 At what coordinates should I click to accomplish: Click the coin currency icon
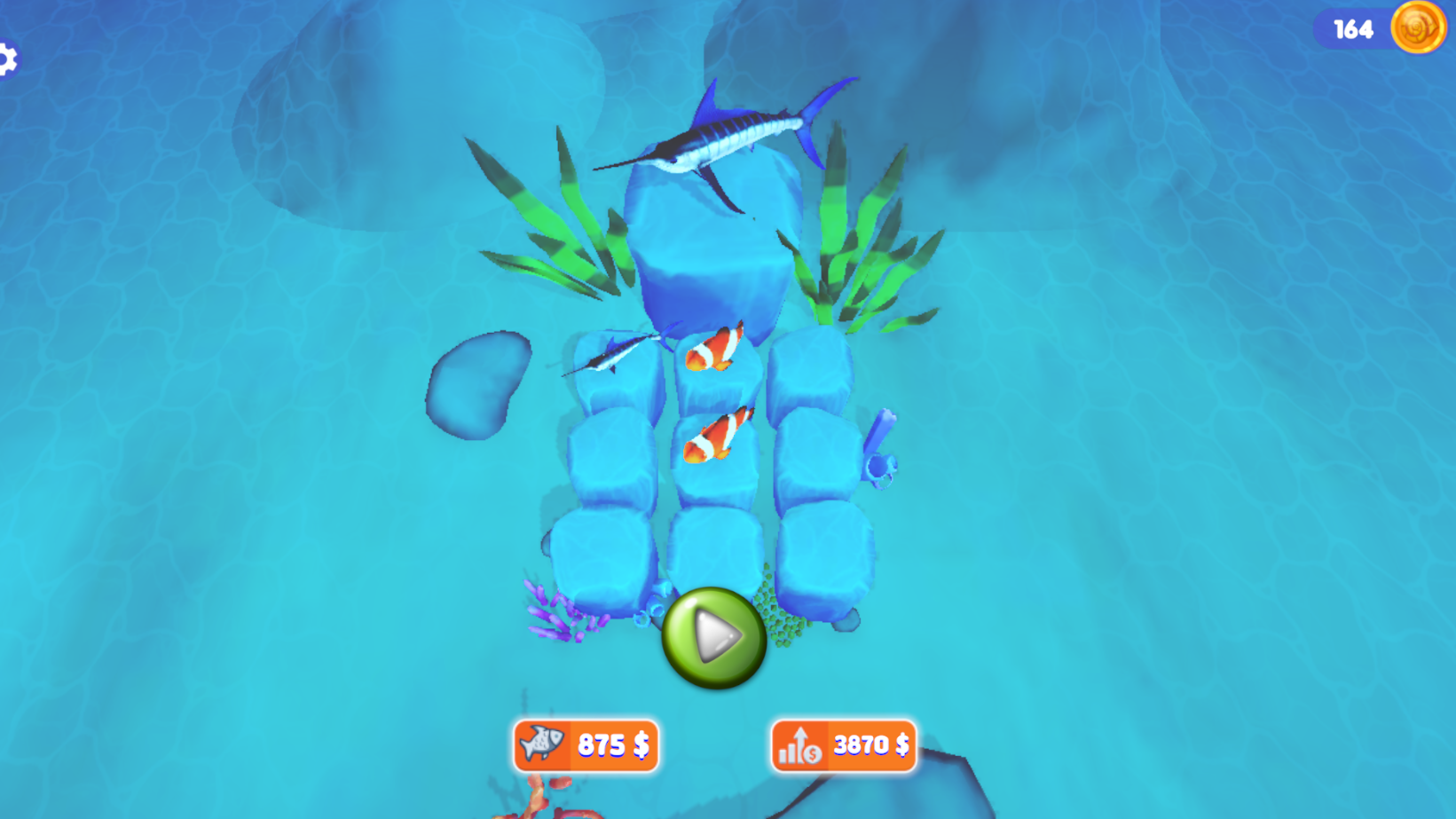pos(1419,28)
